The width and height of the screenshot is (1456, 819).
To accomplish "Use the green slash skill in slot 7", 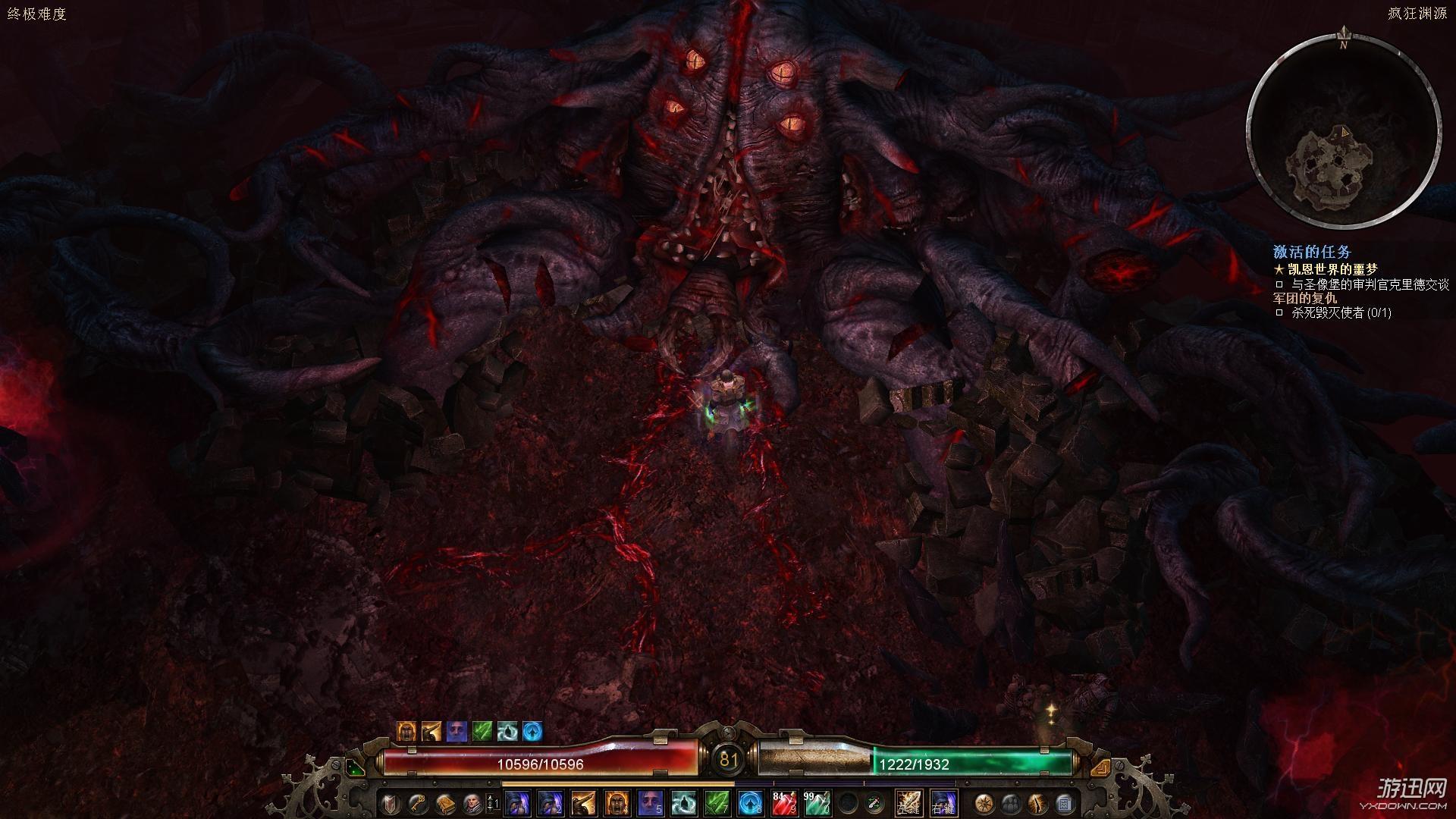I will pos(717,803).
